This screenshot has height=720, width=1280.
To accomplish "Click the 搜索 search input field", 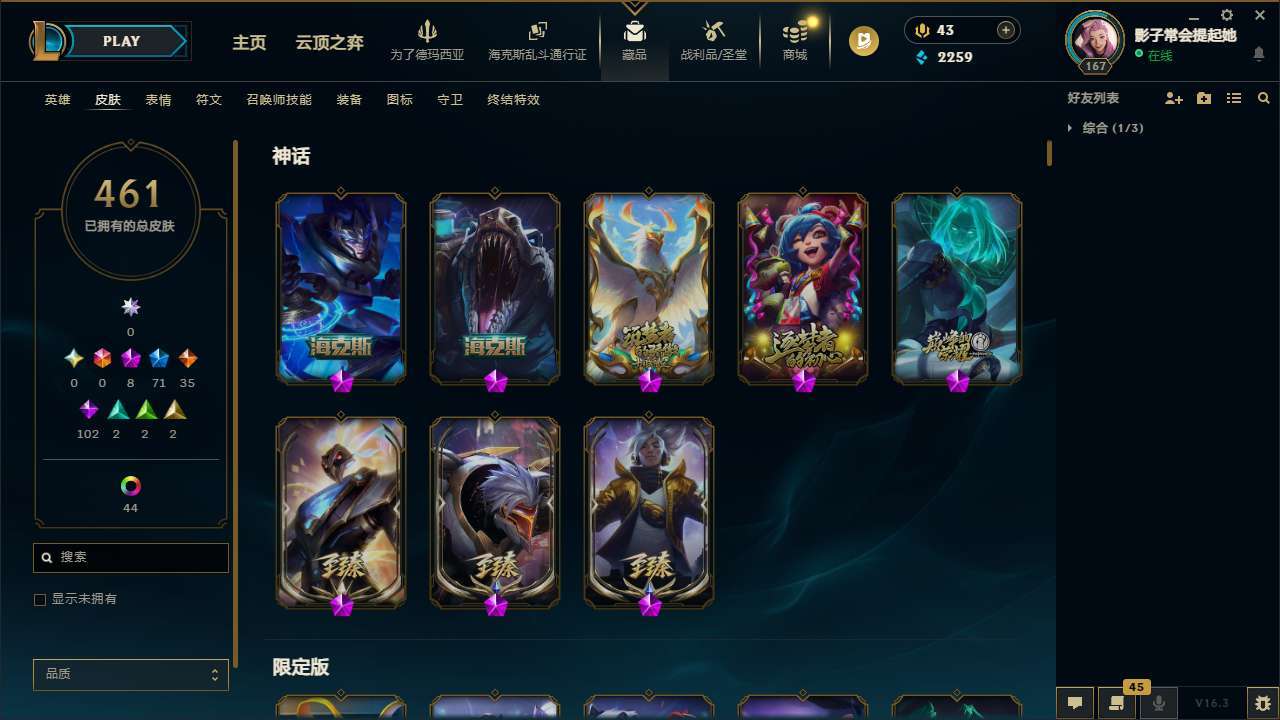I will coord(130,557).
